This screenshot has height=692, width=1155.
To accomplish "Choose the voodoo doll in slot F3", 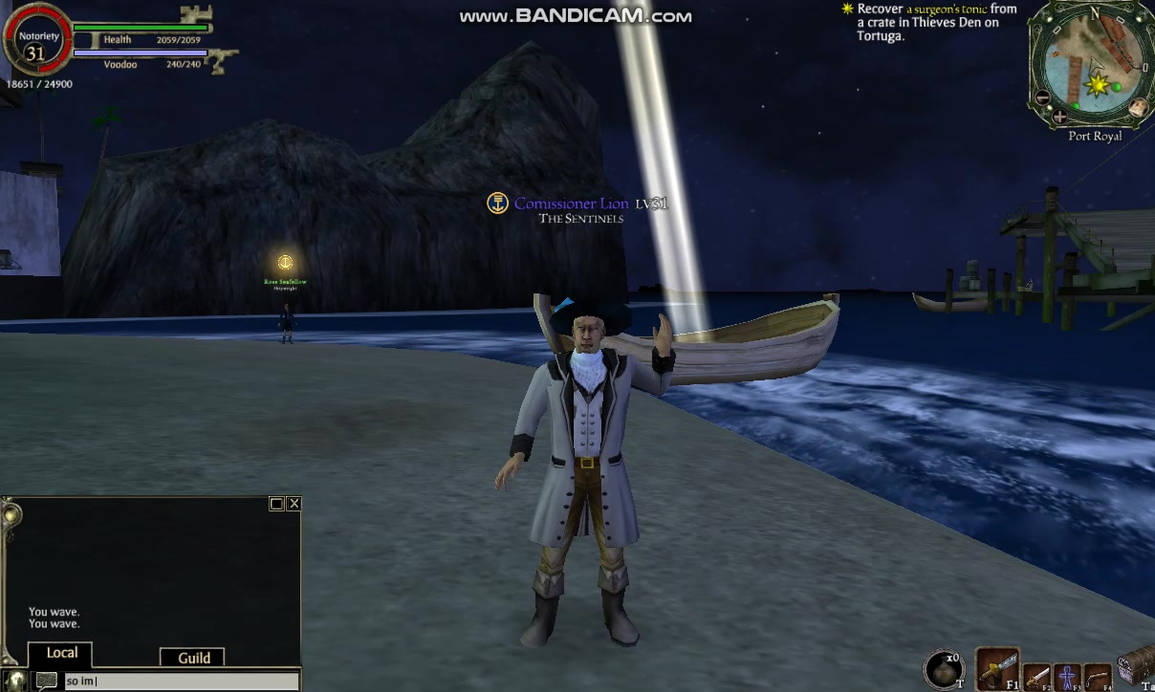I will (x=1068, y=676).
